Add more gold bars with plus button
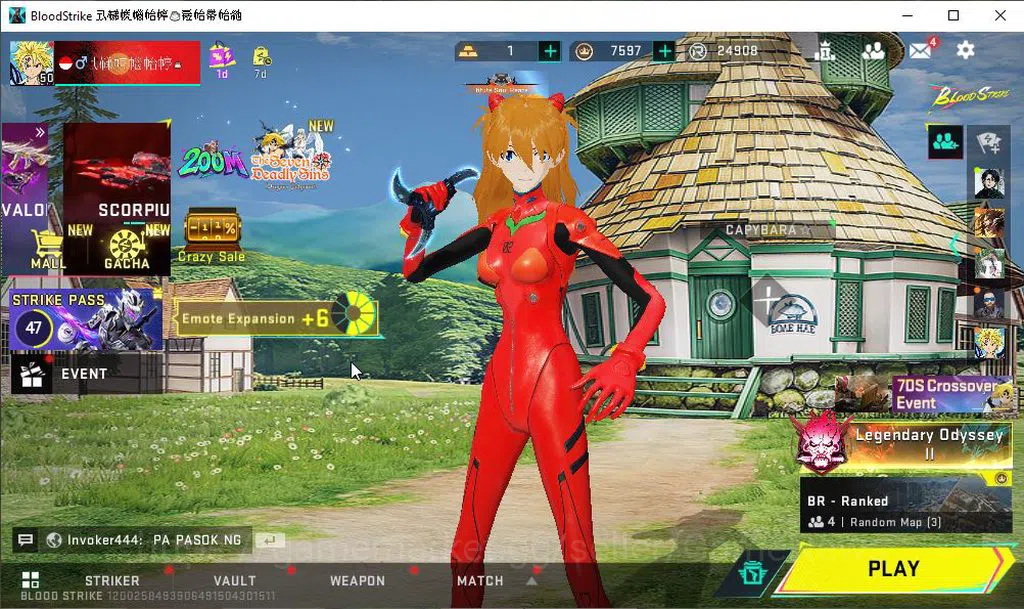This screenshot has height=609, width=1024. tap(550, 51)
